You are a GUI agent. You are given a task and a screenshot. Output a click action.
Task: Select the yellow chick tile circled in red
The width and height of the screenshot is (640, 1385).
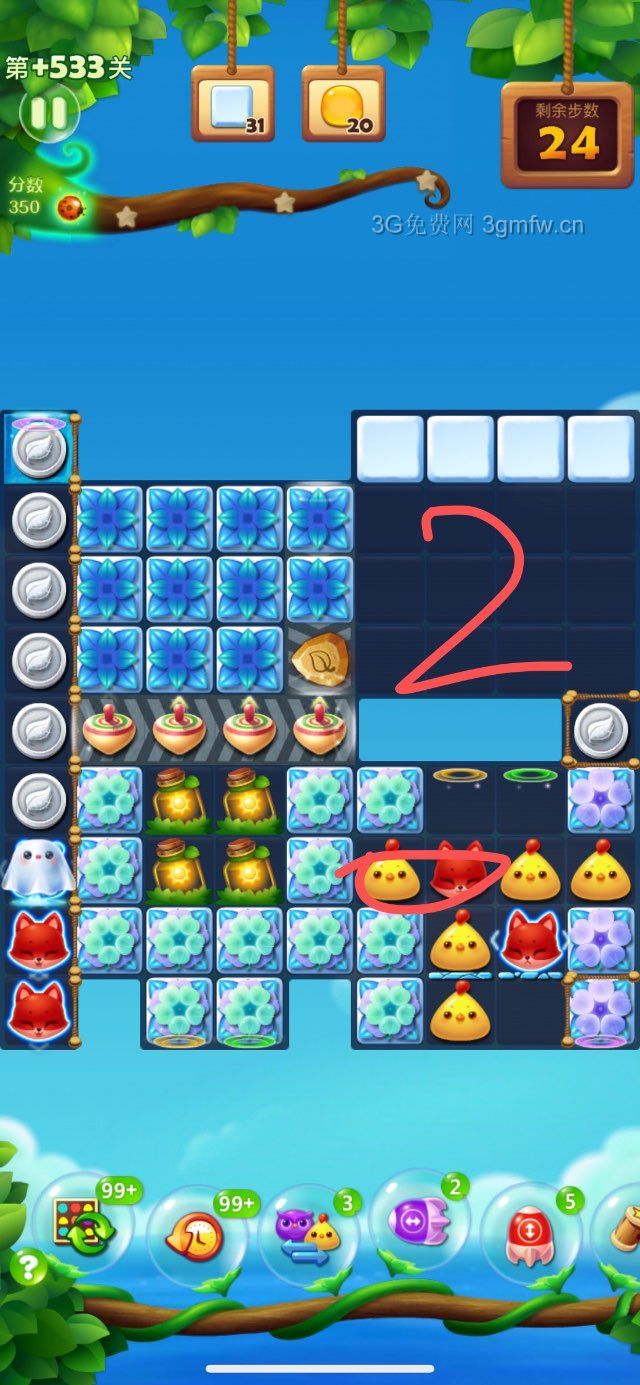tap(389, 872)
